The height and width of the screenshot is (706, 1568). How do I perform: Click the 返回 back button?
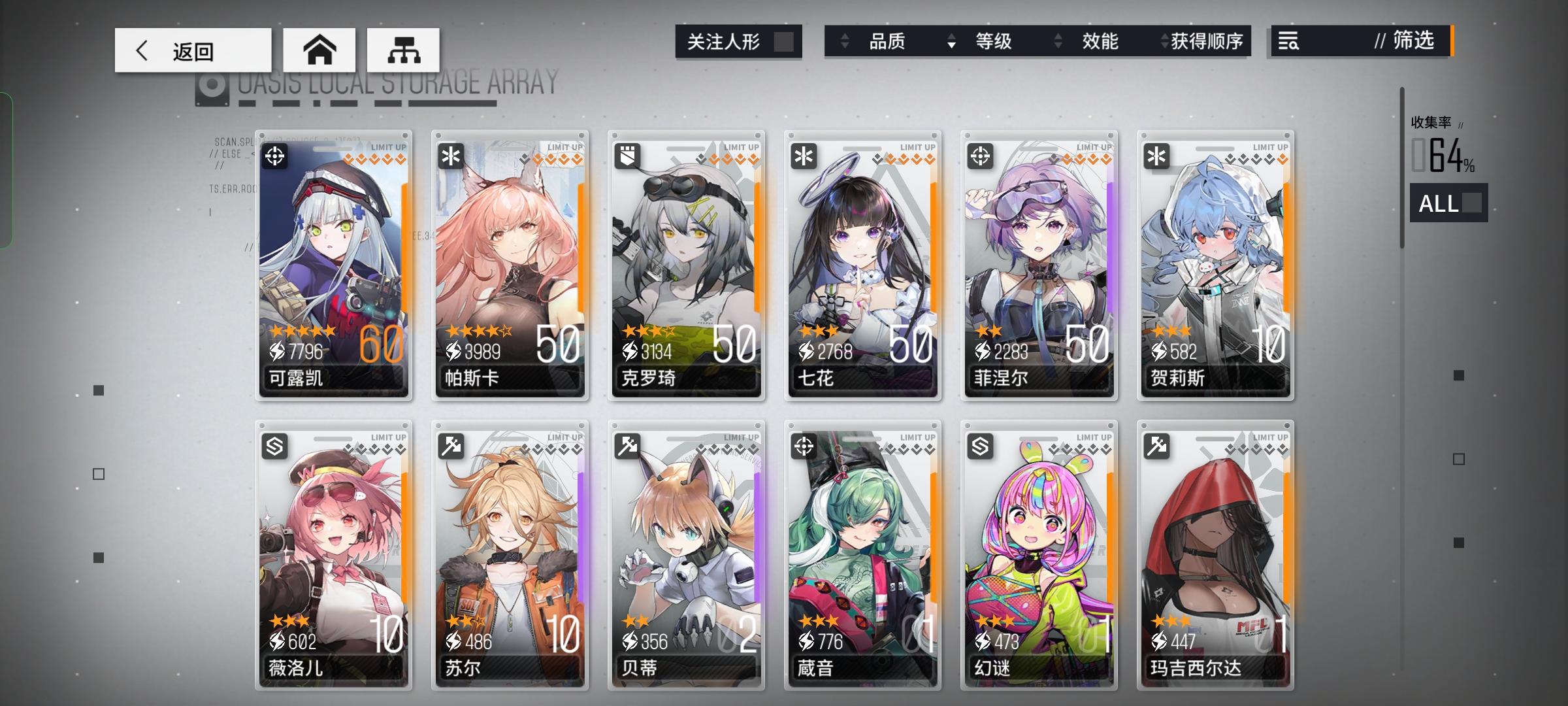coord(193,50)
